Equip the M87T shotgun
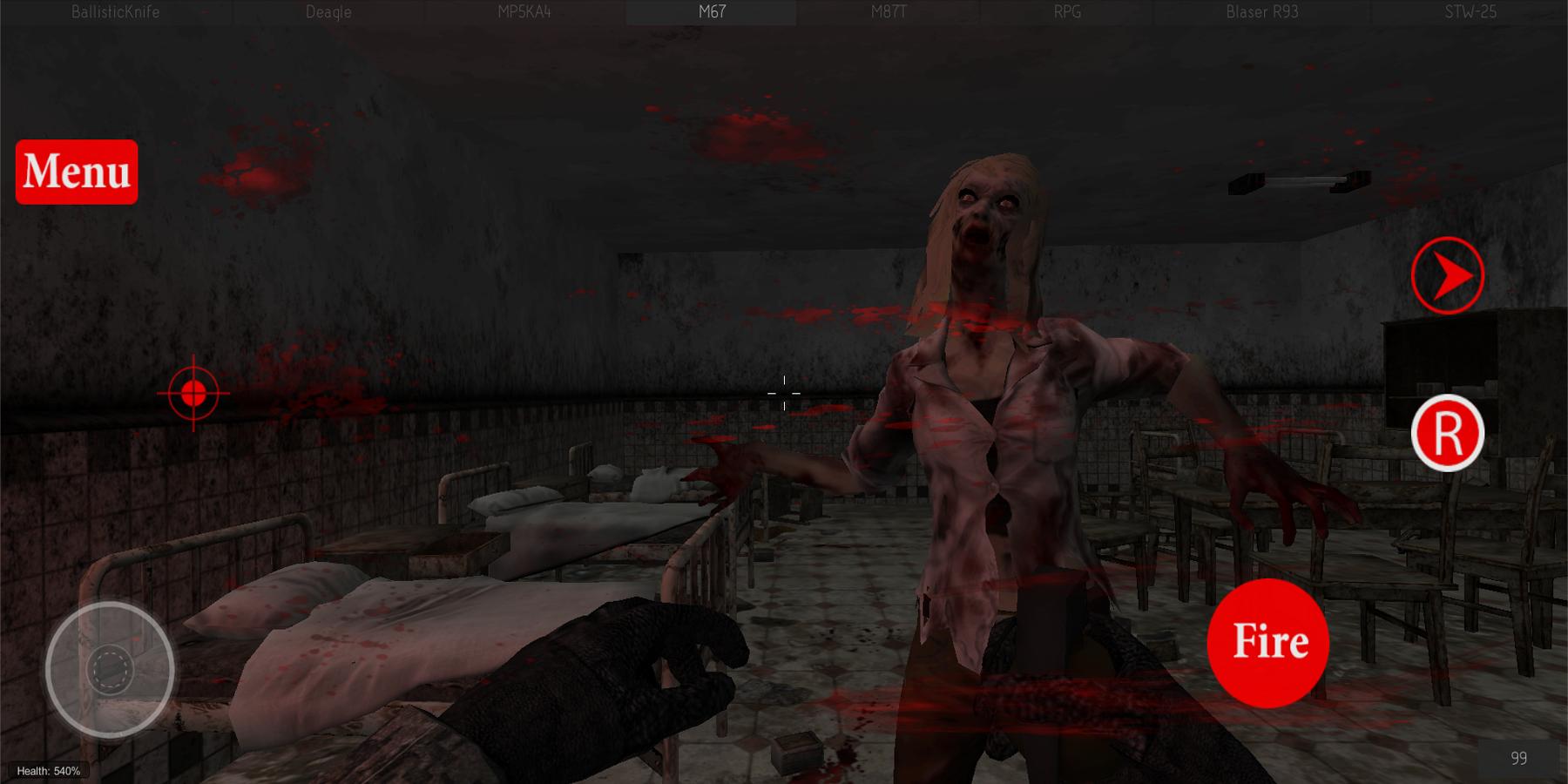 (x=890, y=11)
